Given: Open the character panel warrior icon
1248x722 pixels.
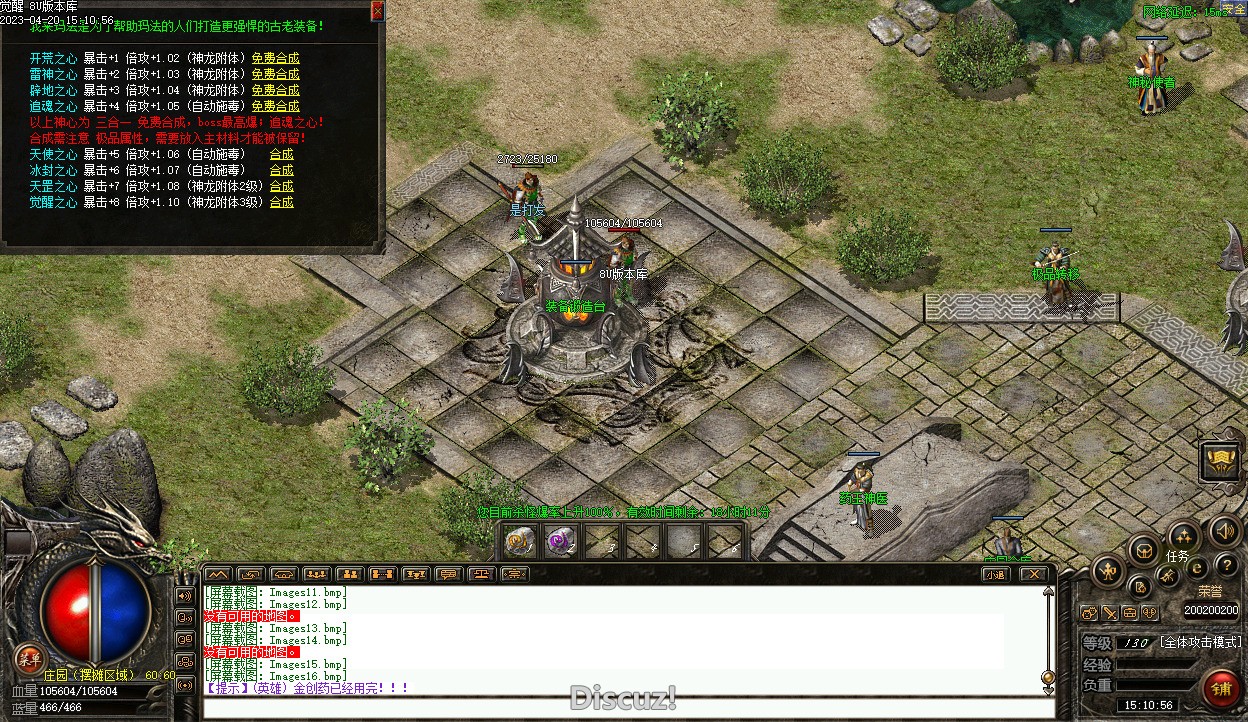Looking at the screenshot, I should coord(1108,572).
